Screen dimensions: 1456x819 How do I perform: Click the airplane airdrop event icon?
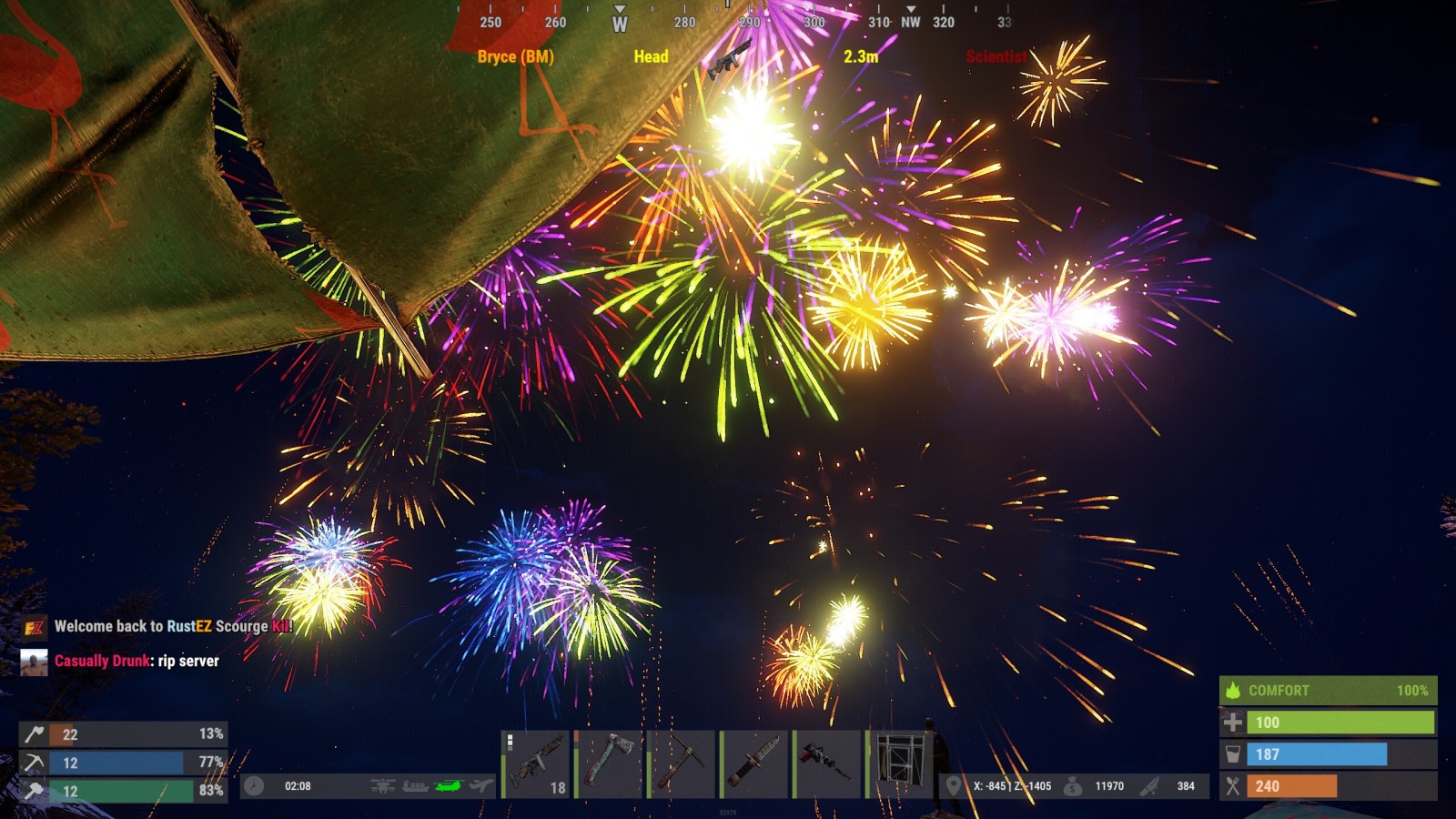tap(481, 786)
